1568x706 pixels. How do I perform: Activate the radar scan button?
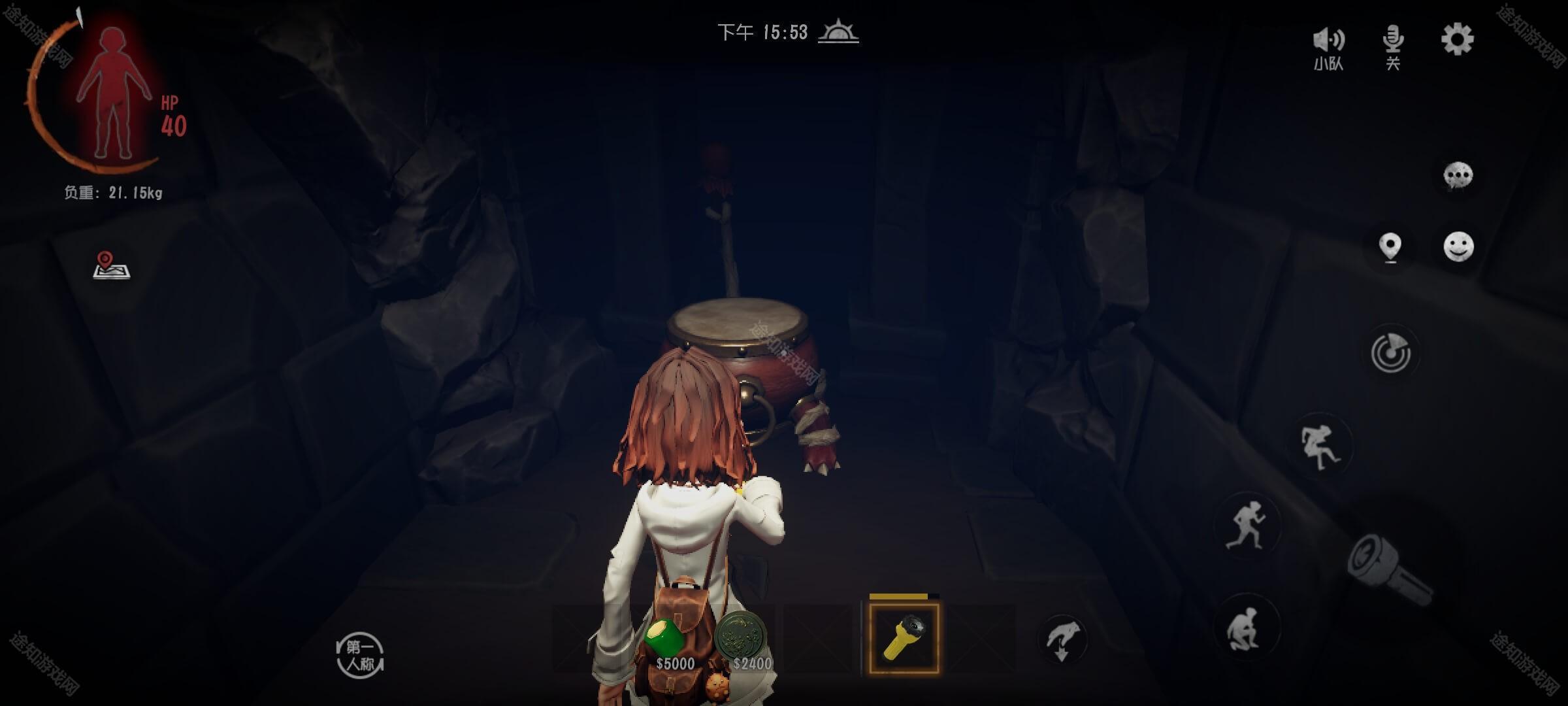(x=1391, y=353)
